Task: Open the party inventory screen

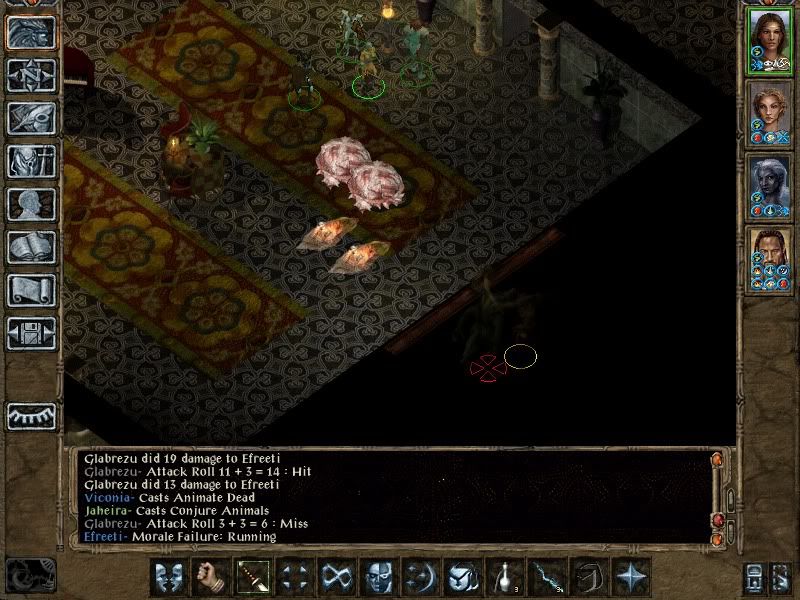Action: [31, 161]
